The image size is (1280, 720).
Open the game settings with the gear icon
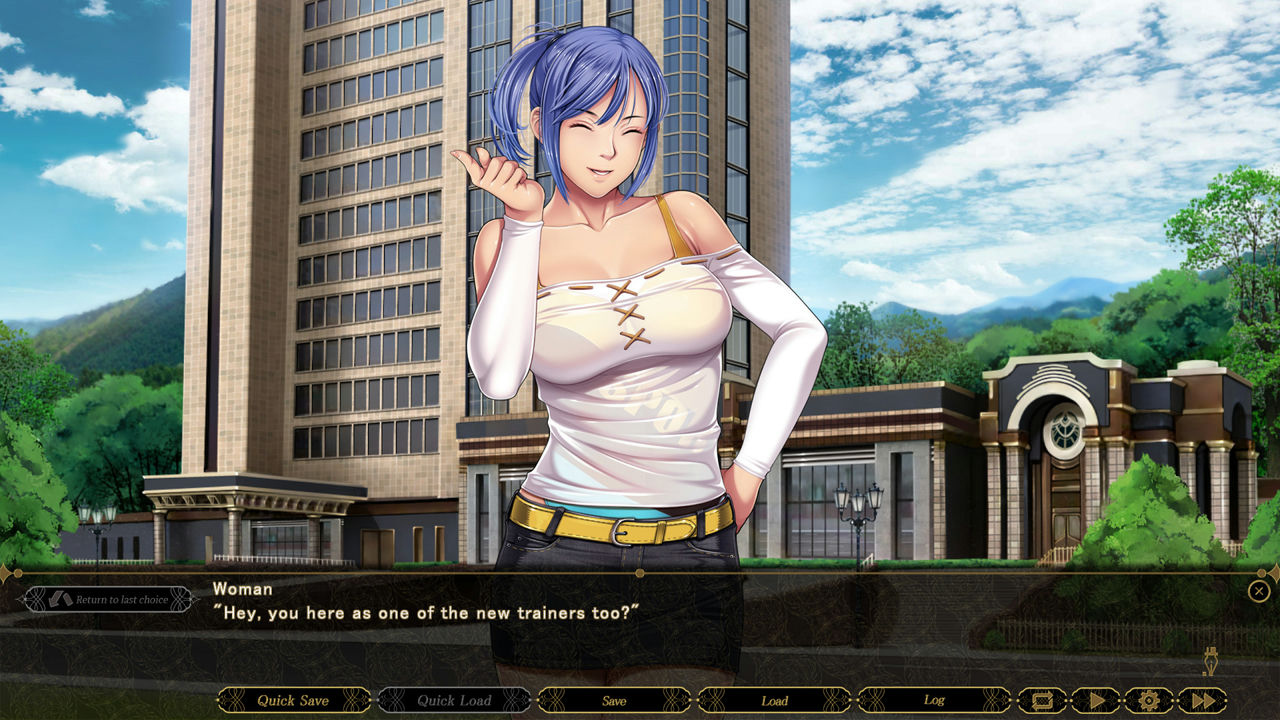1147,701
